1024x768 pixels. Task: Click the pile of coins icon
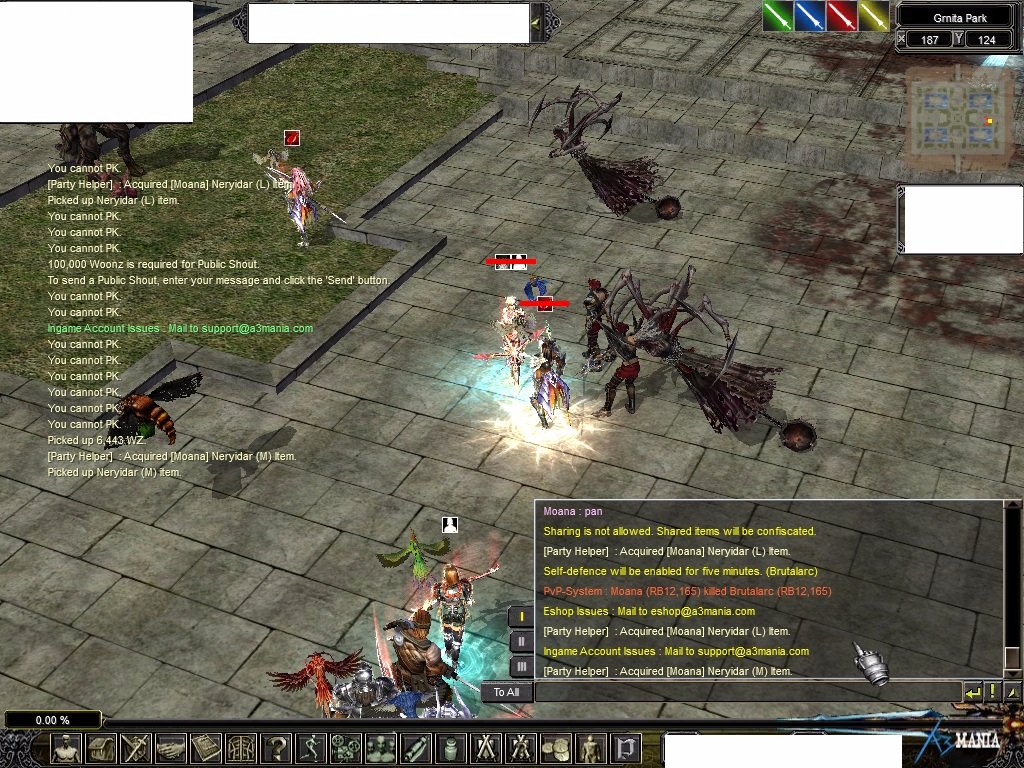coord(556,748)
